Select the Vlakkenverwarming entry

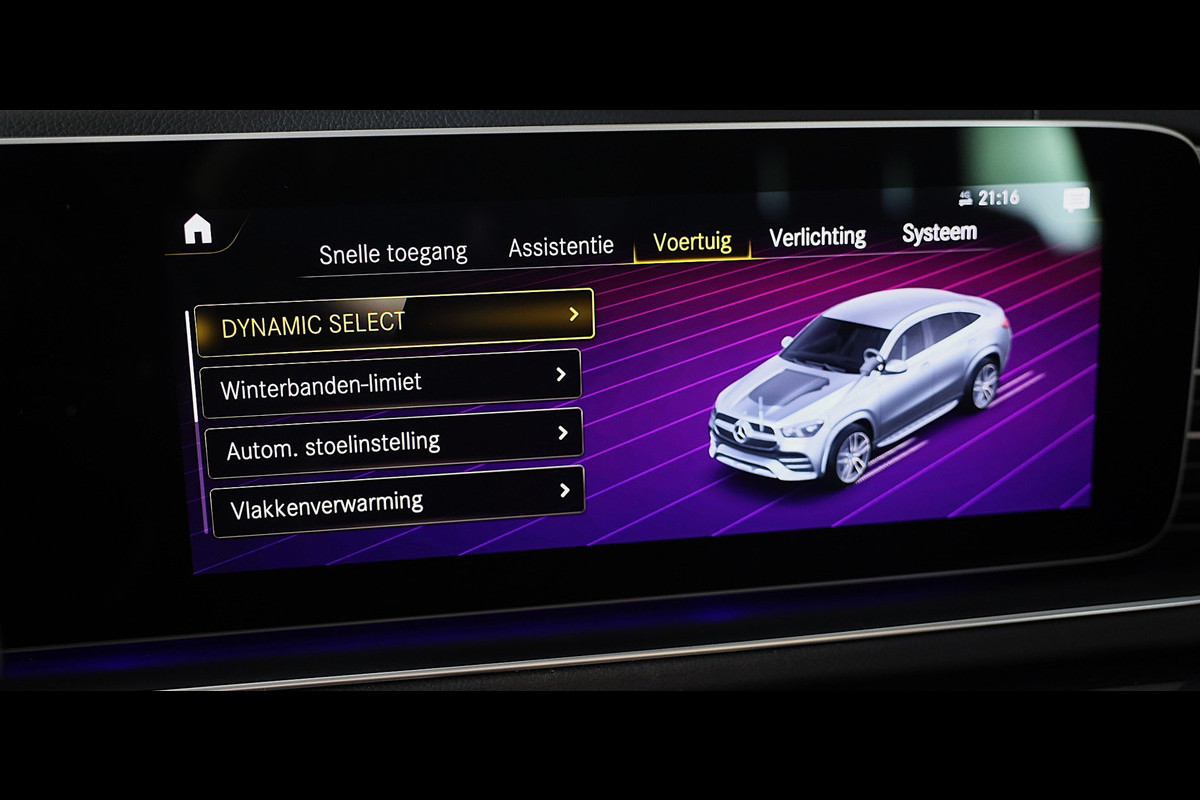[396, 501]
